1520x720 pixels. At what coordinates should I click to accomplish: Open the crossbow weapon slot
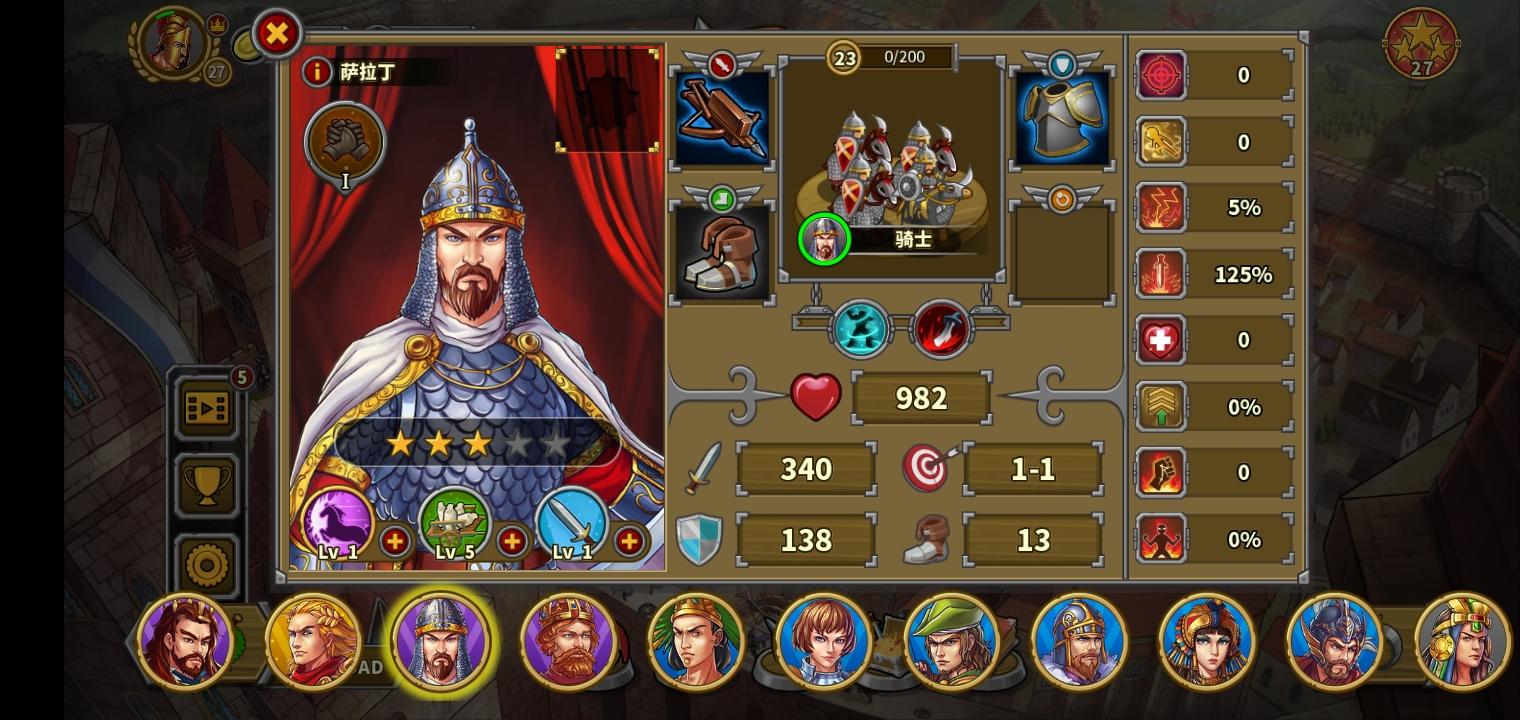pos(722,117)
